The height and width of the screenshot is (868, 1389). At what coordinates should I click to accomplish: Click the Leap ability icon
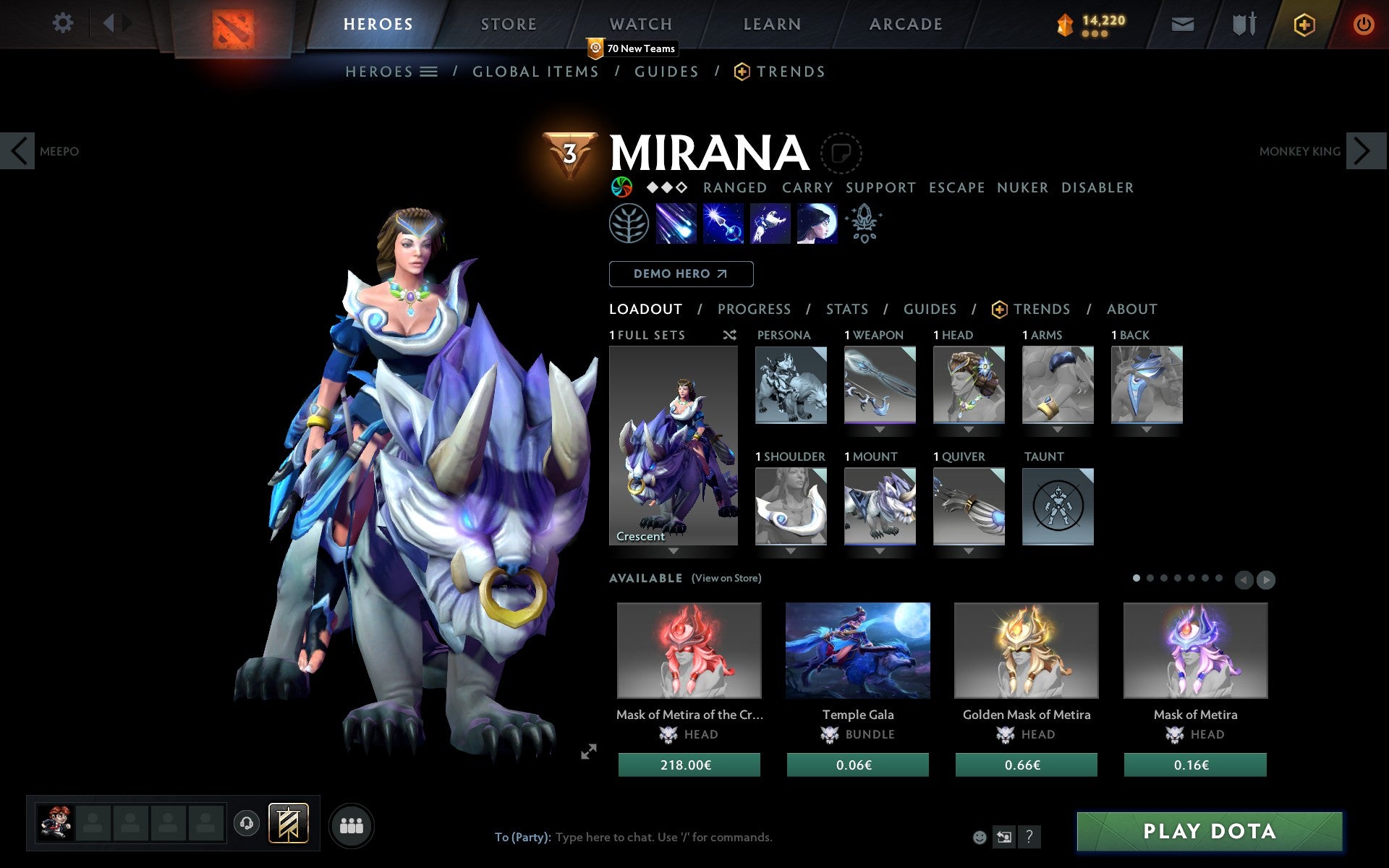click(769, 224)
